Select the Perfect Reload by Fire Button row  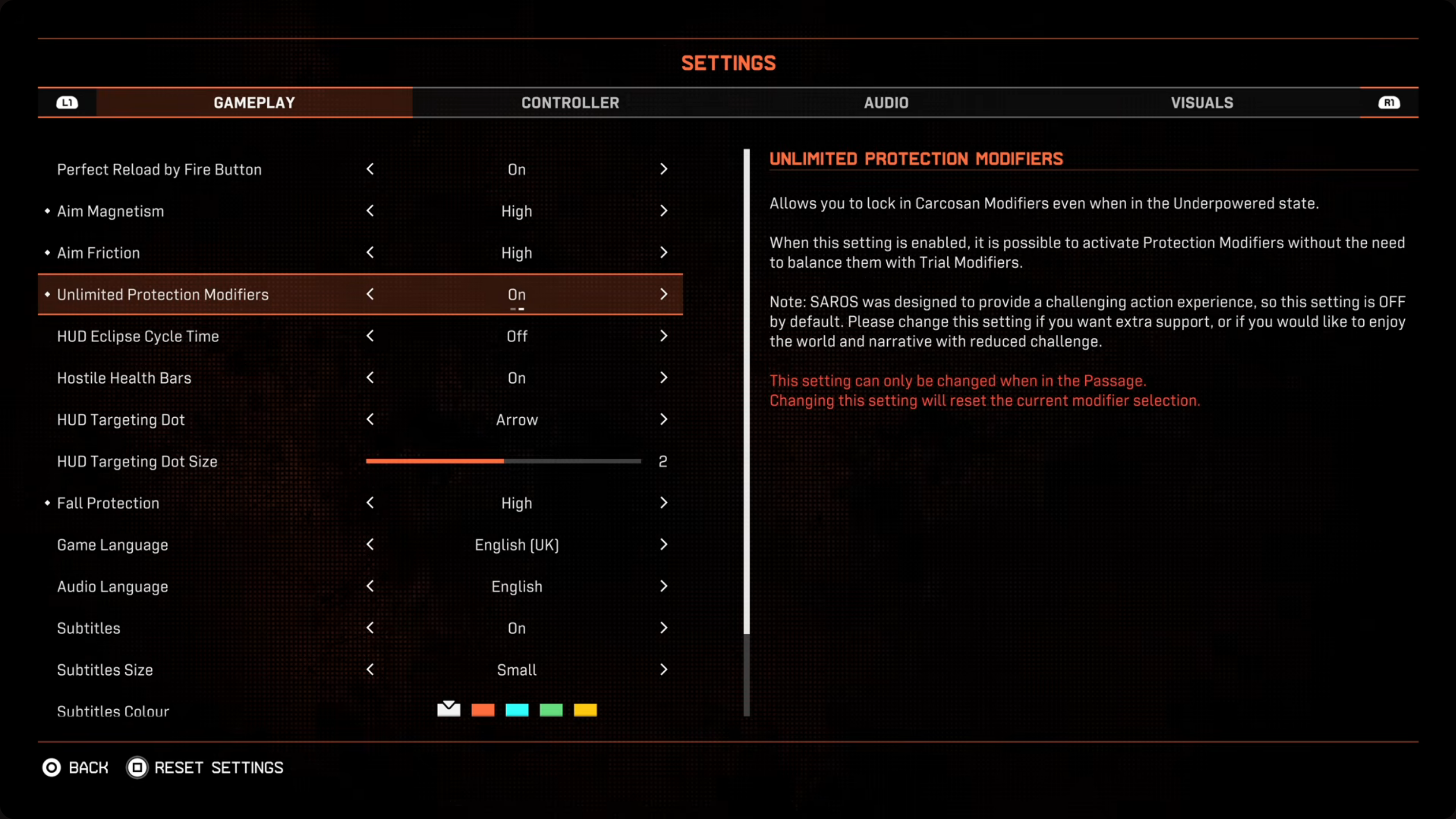coord(160,170)
